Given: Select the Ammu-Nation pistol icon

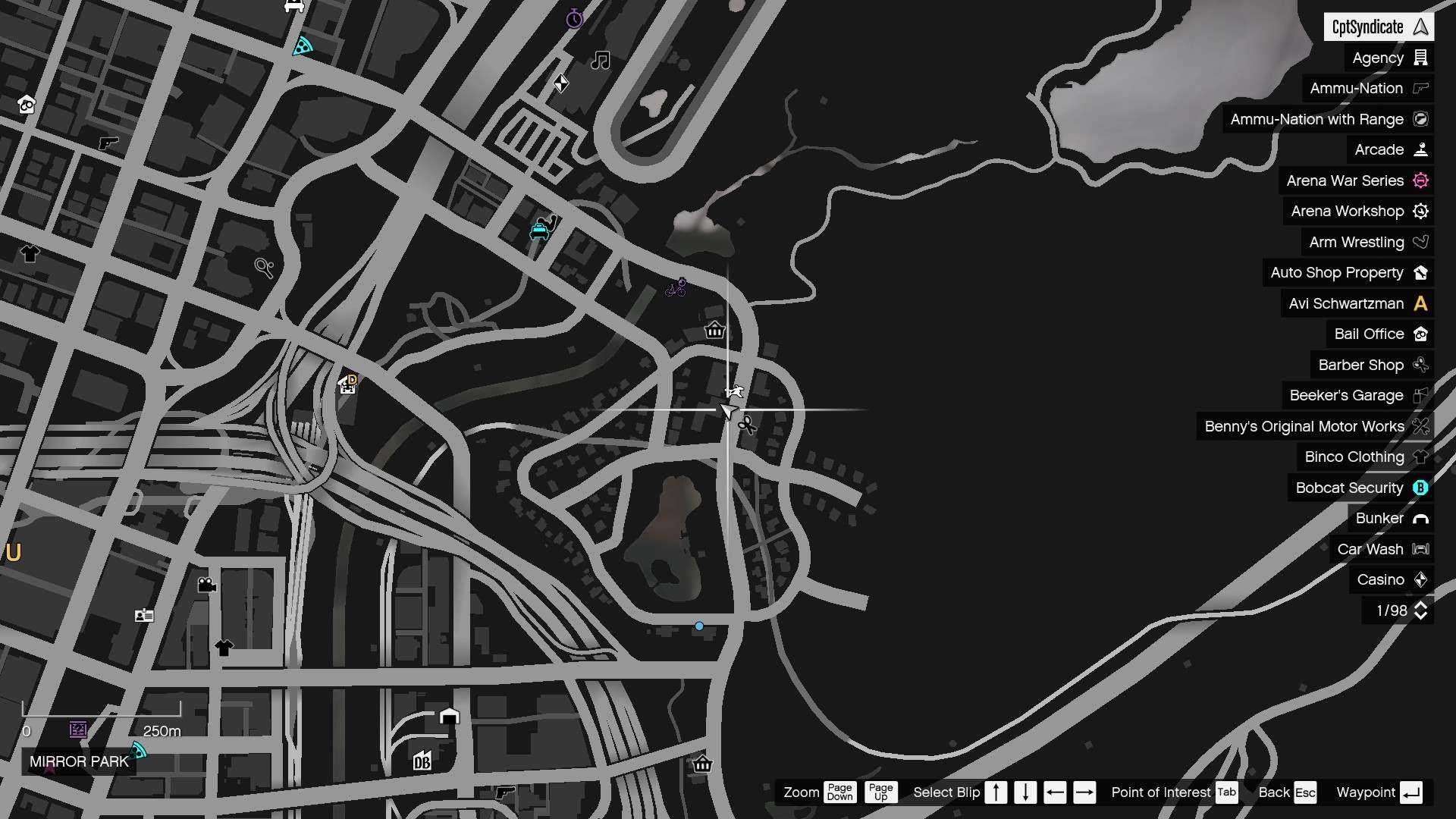Looking at the screenshot, I should coord(1421,89).
